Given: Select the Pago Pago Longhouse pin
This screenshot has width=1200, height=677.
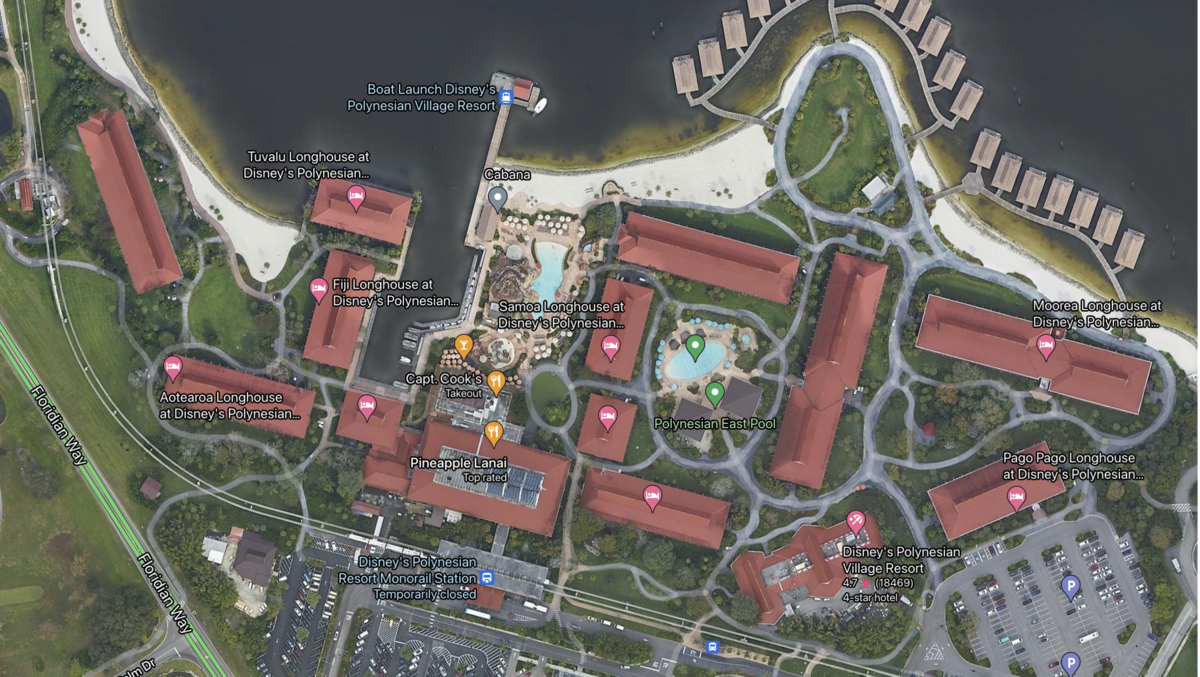Looking at the screenshot, I should [1016, 497].
